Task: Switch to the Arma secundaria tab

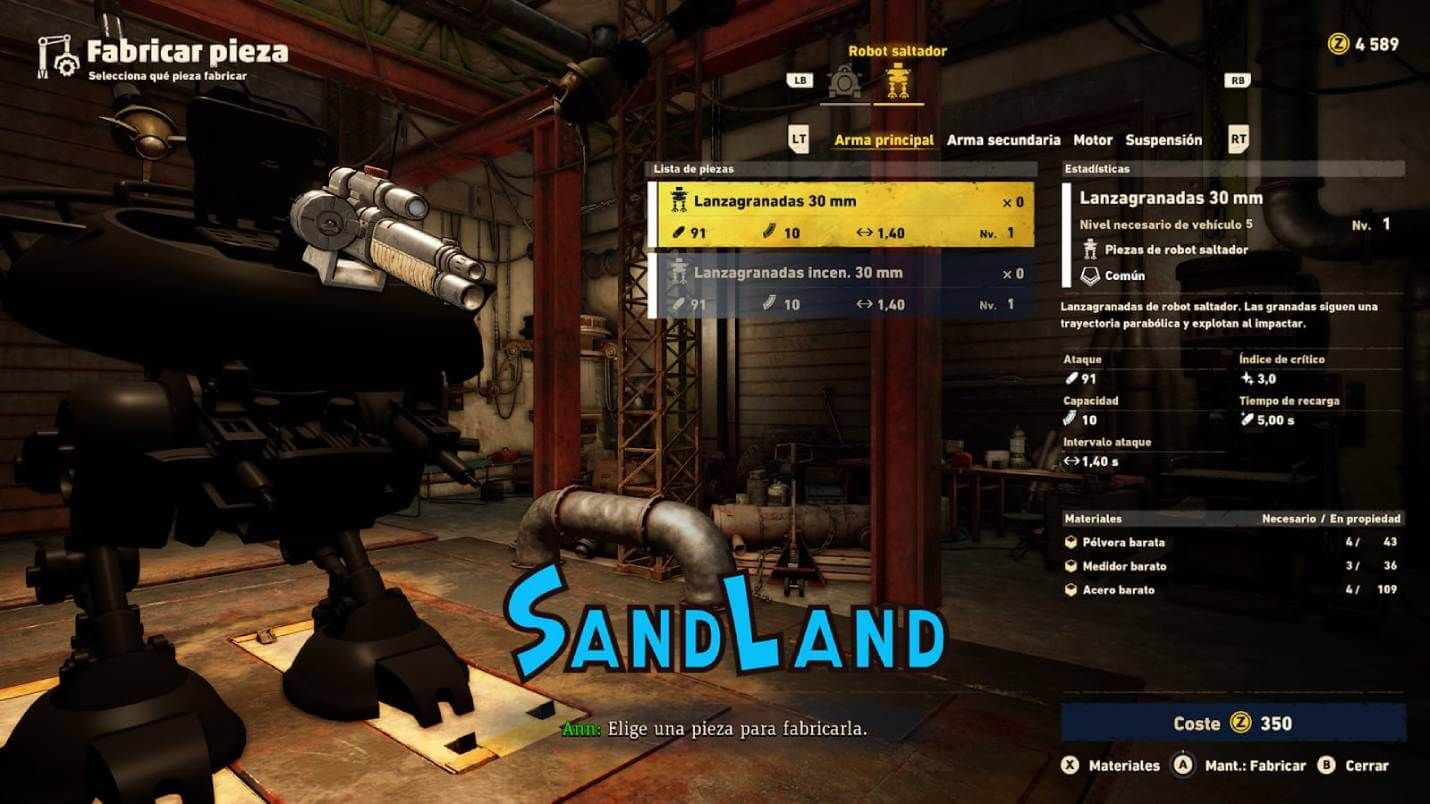Action: [1005, 140]
